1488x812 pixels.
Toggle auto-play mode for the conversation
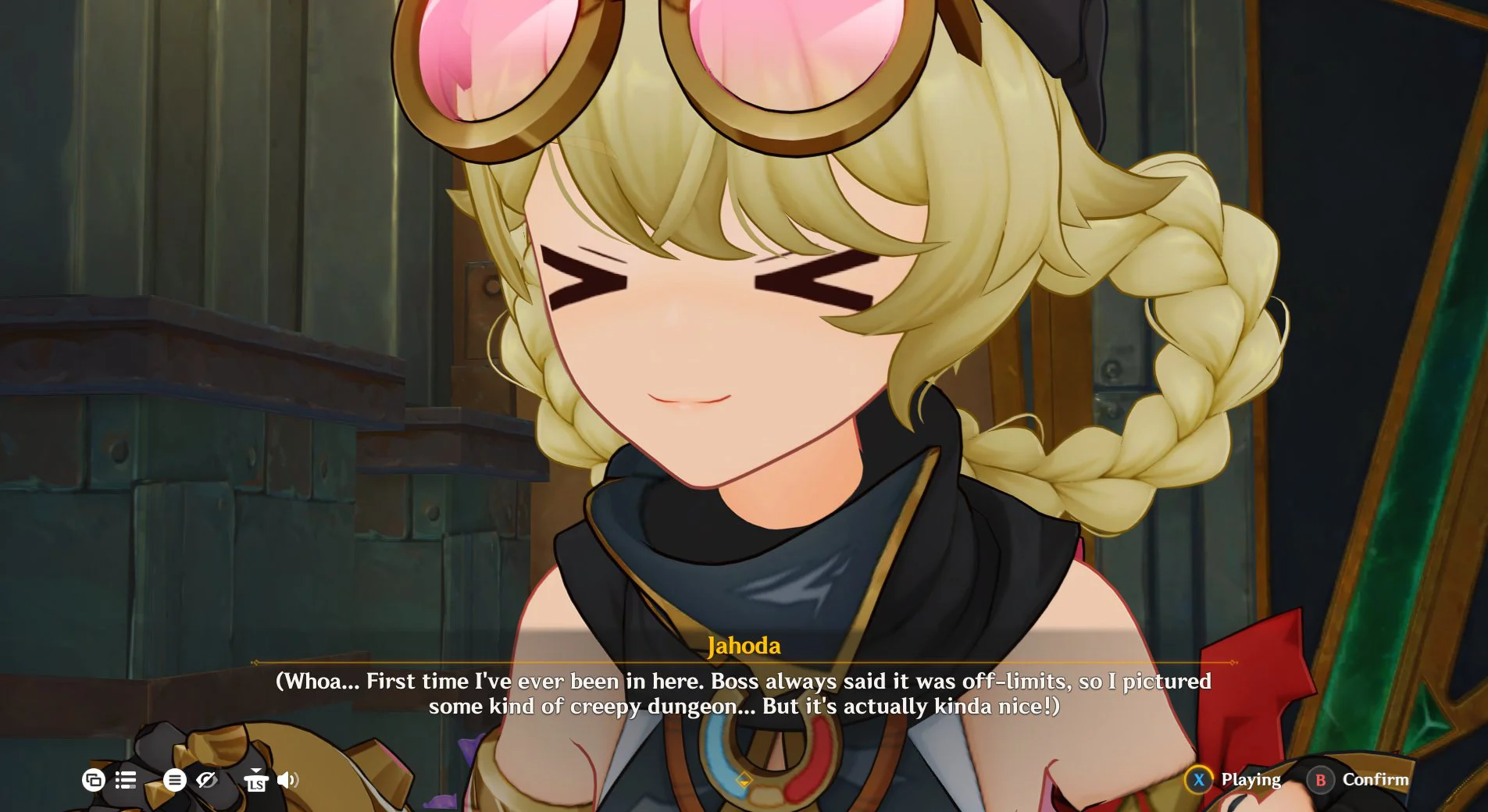tap(94, 779)
